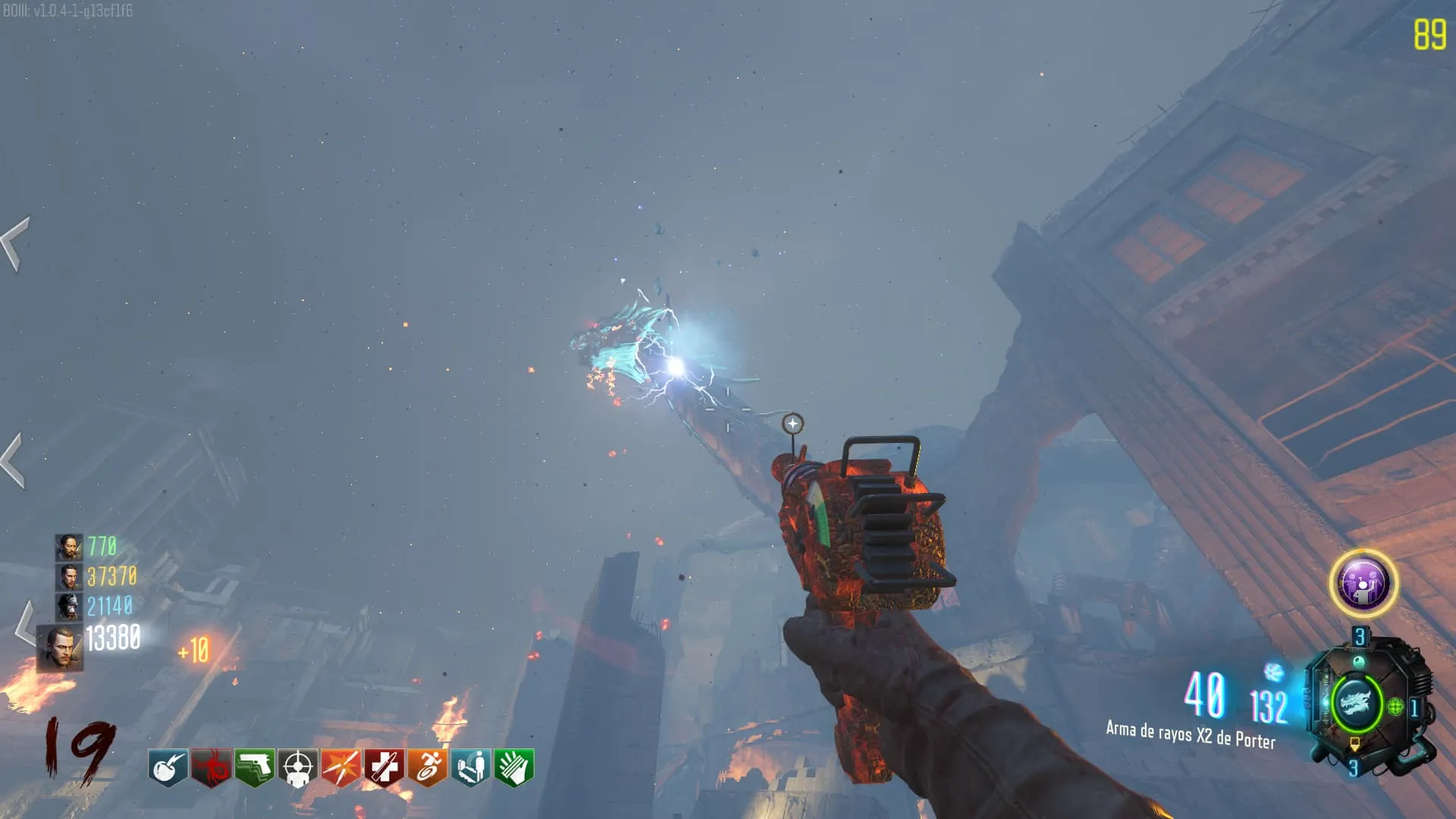Click the player portrait with 37370 points
Screen dimensions: 1456x819
pos(68,576)
